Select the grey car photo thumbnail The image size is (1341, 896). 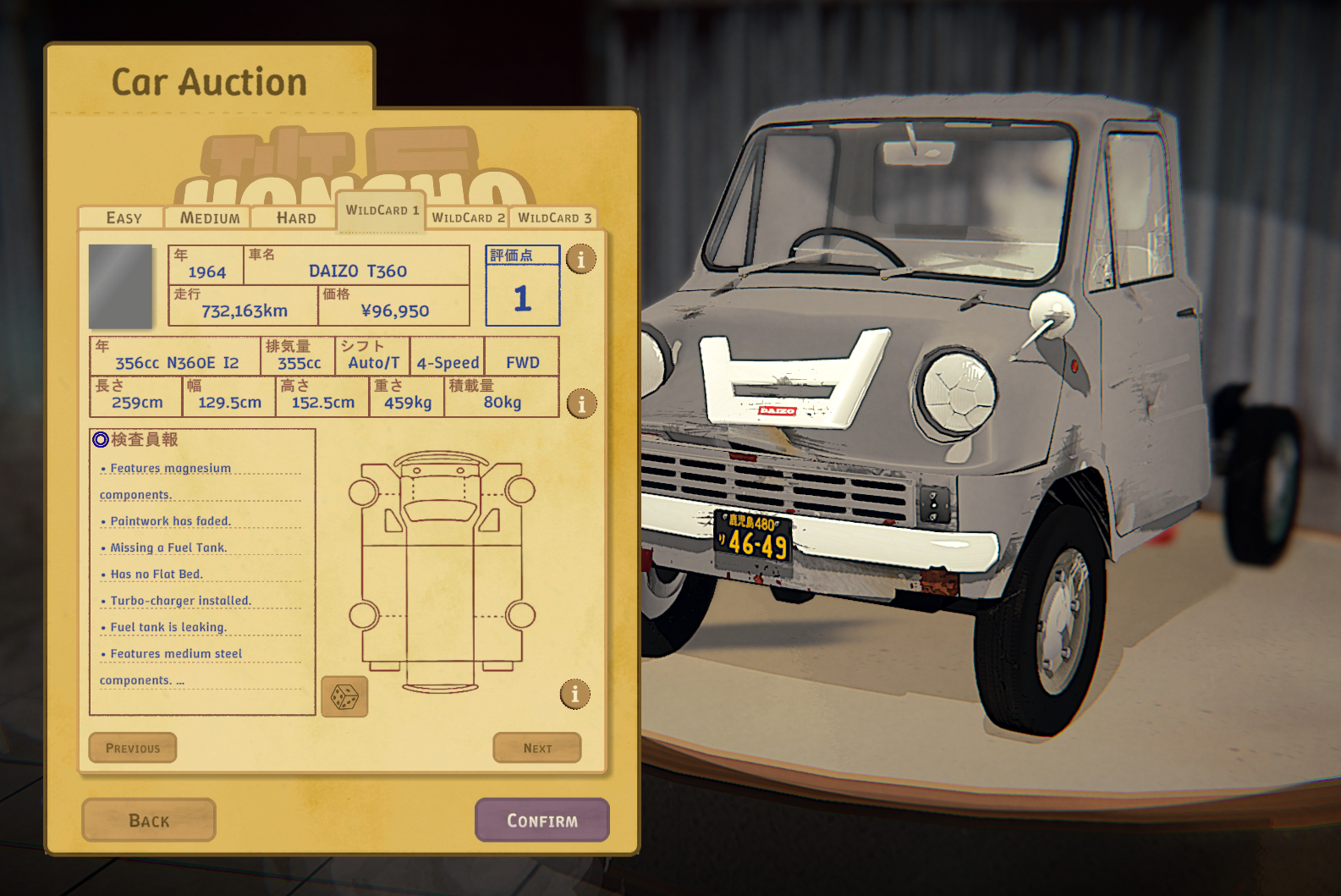pos(121,286)
